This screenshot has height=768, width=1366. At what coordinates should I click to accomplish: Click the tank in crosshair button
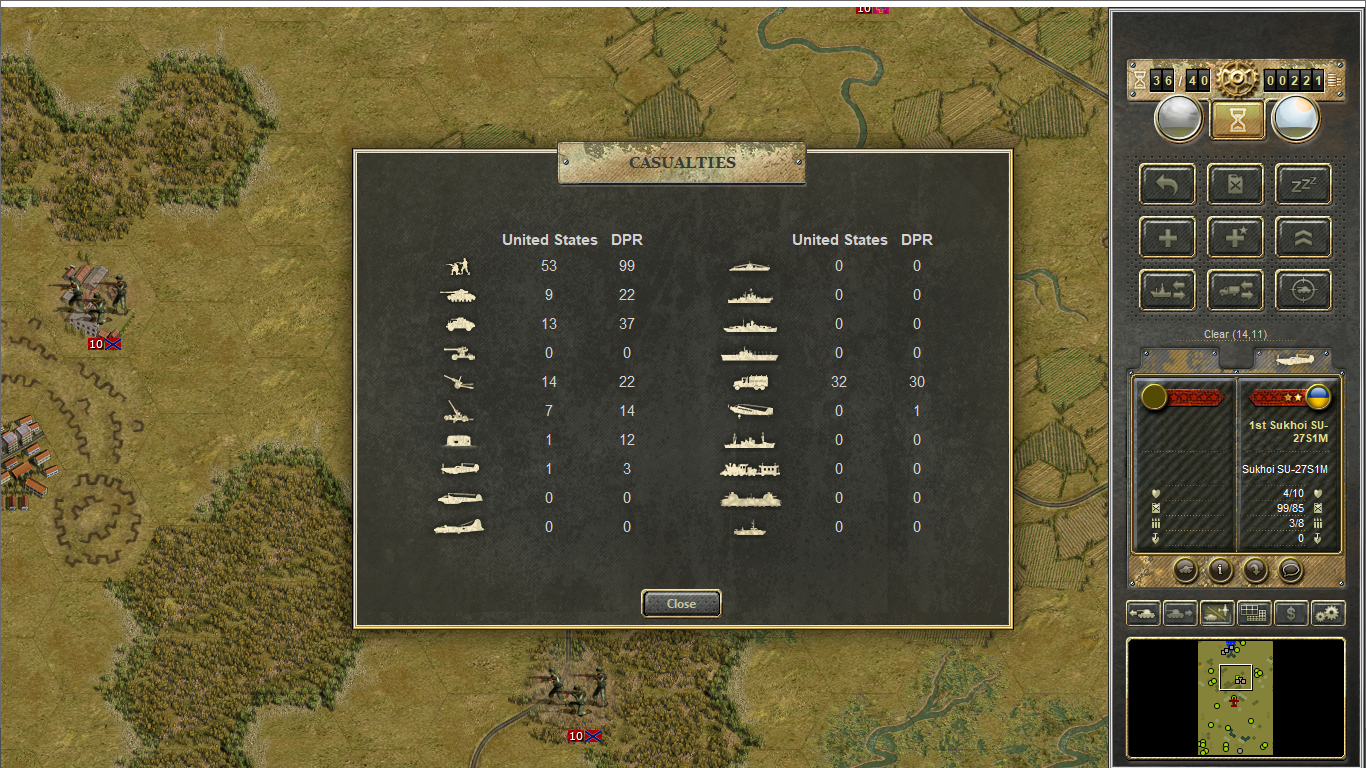point(1303,291)
